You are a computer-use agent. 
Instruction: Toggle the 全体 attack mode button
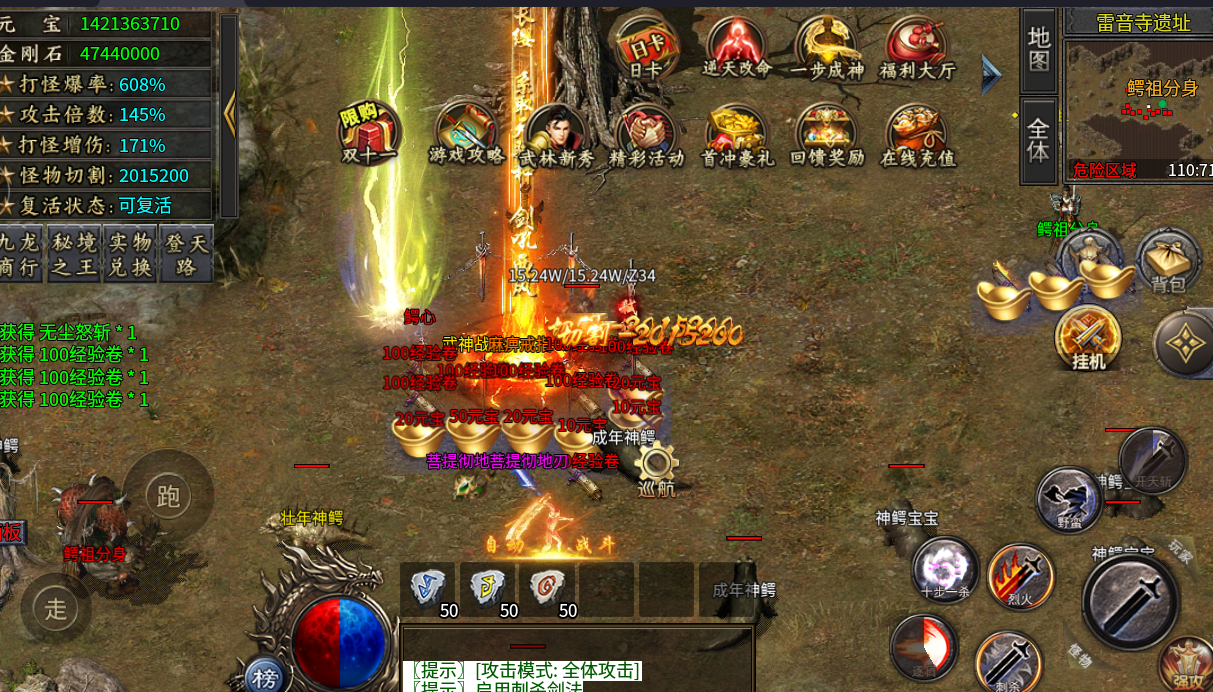[x=1039, y=140]
